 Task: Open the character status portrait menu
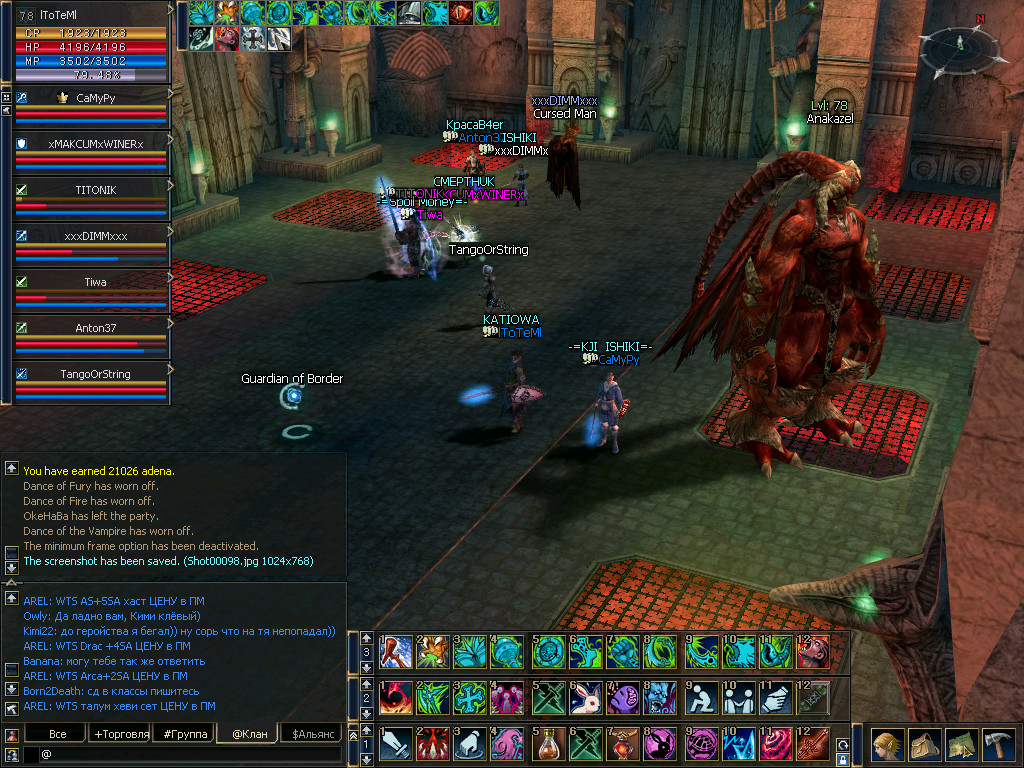click(x=884, y=745)
